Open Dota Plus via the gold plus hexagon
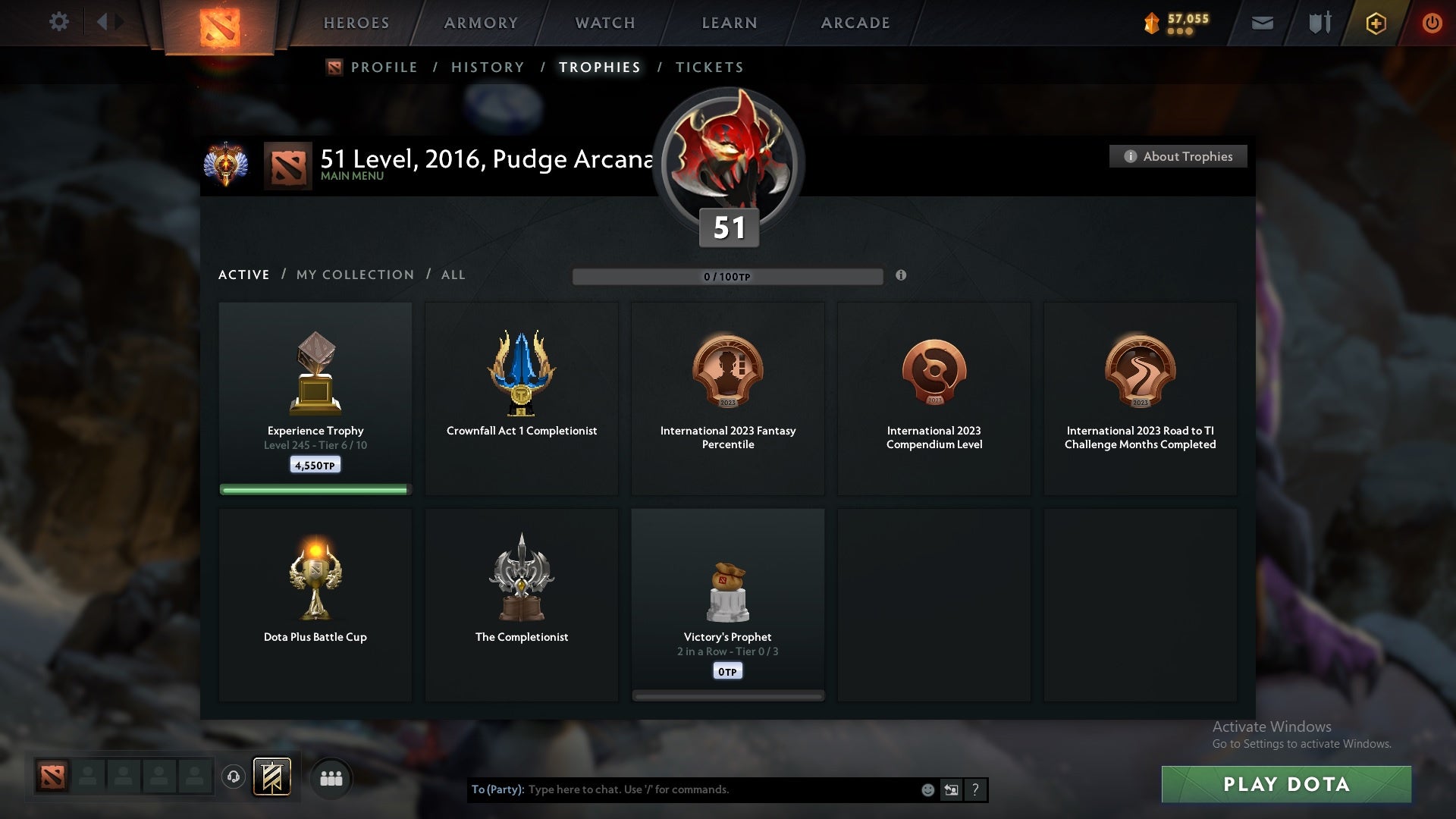This screenshot has width=1456, height=819. pyautogui.click(x=1375, y=22)
